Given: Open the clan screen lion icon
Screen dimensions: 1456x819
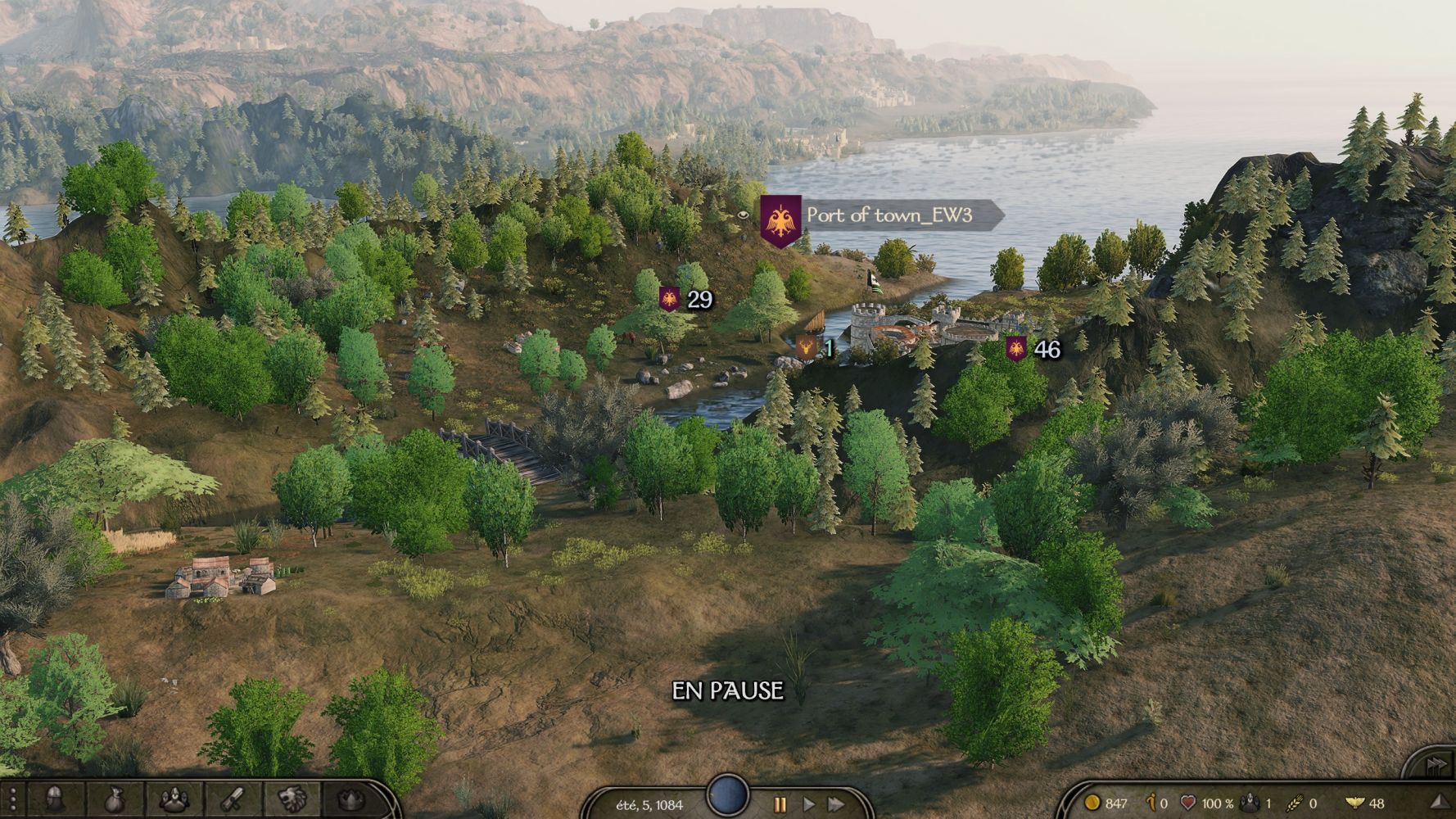Looking at the screenshot, I should pos(291,799).
